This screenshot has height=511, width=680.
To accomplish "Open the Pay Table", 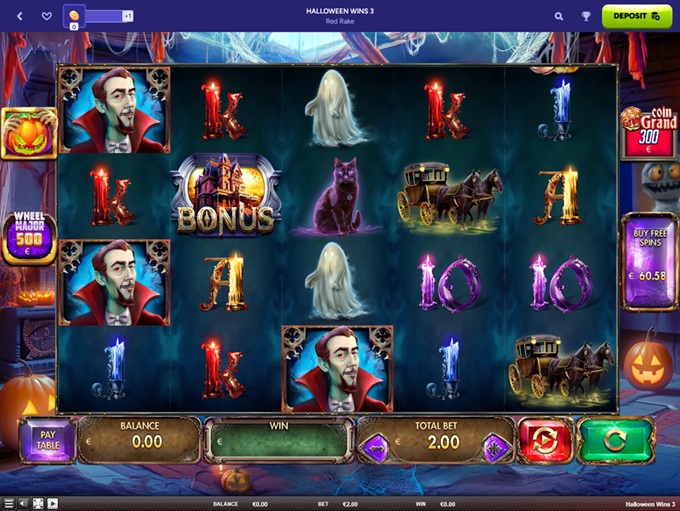I will click(x=47, y=440).
